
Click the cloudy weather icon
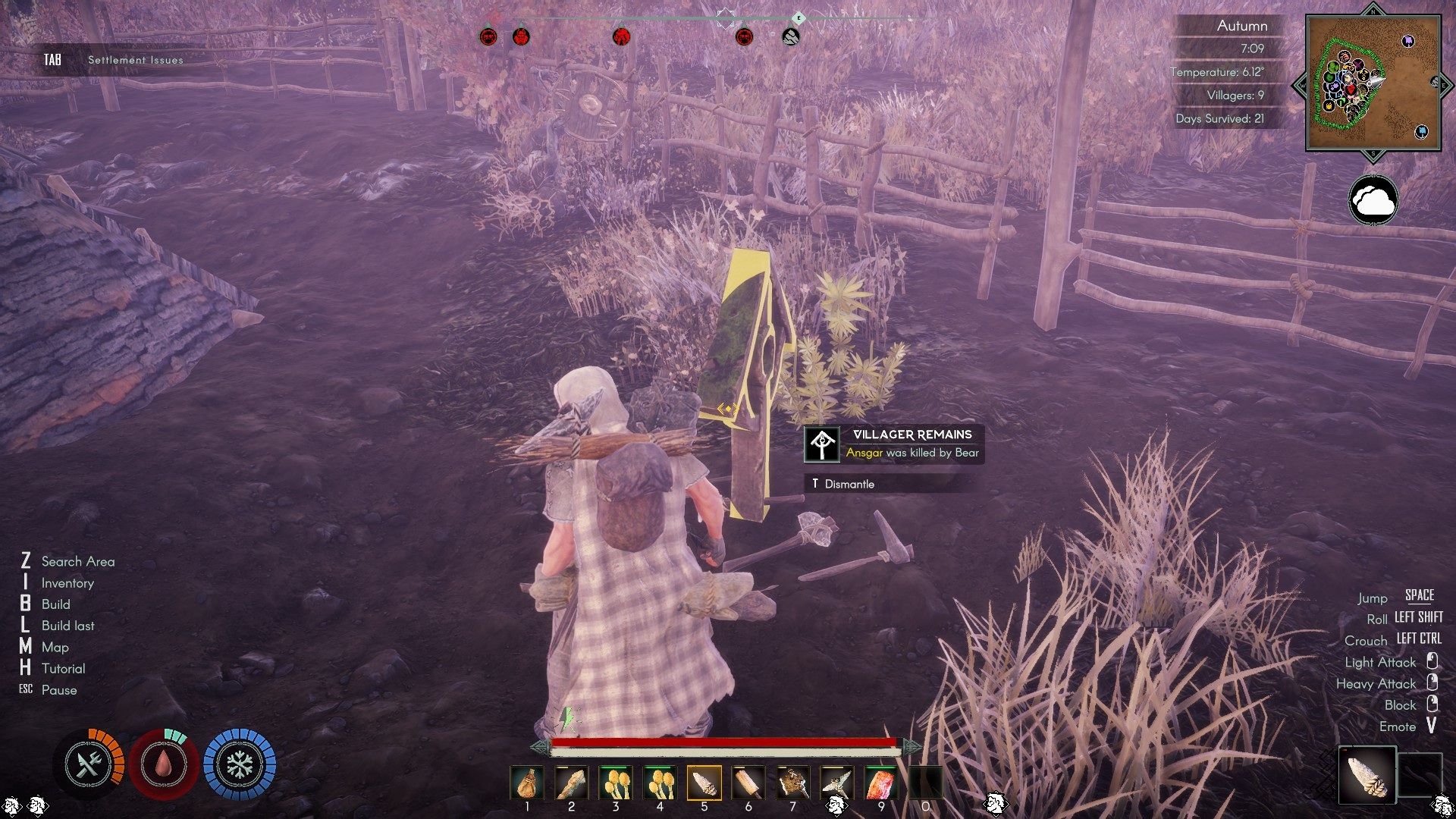click(1373, 201)
